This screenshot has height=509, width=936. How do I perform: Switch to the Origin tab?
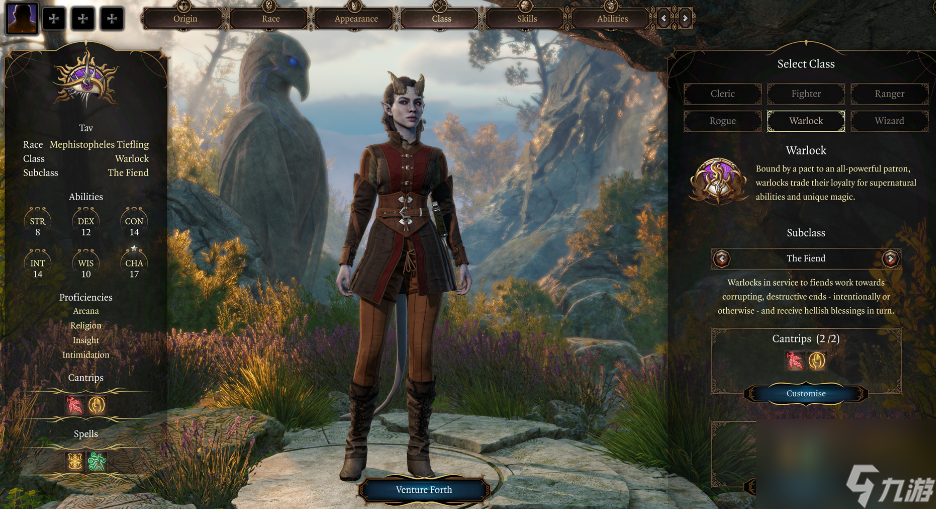185,18
